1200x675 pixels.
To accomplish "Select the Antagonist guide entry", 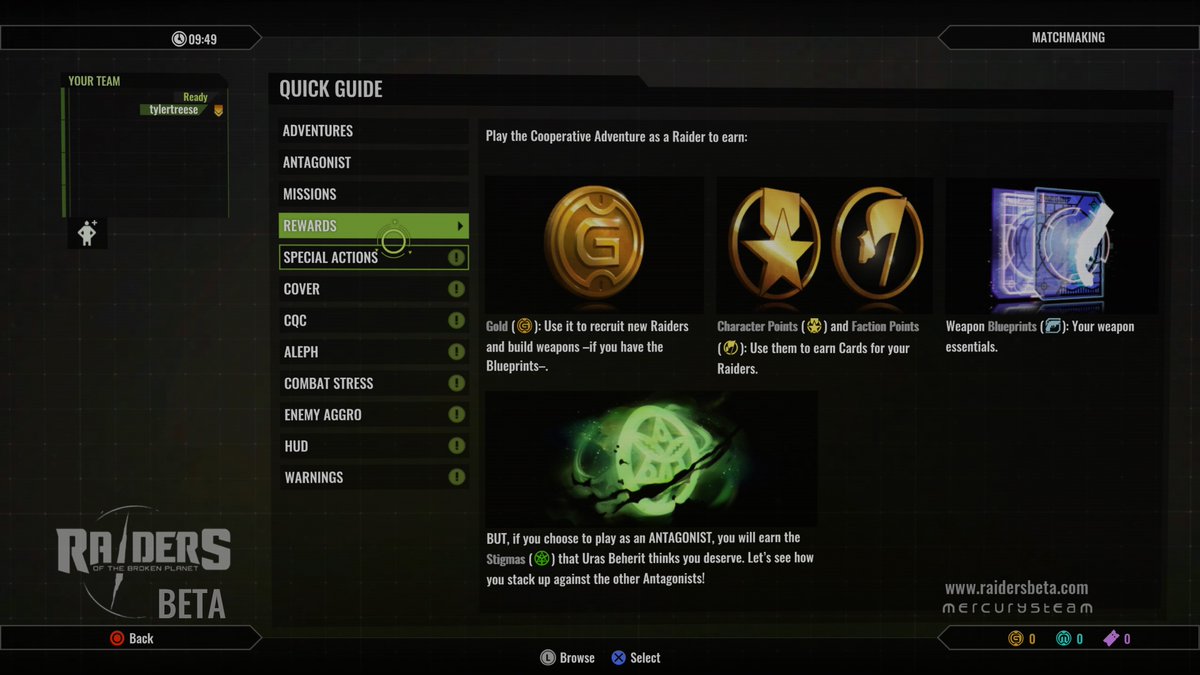I will click(372, 163).
